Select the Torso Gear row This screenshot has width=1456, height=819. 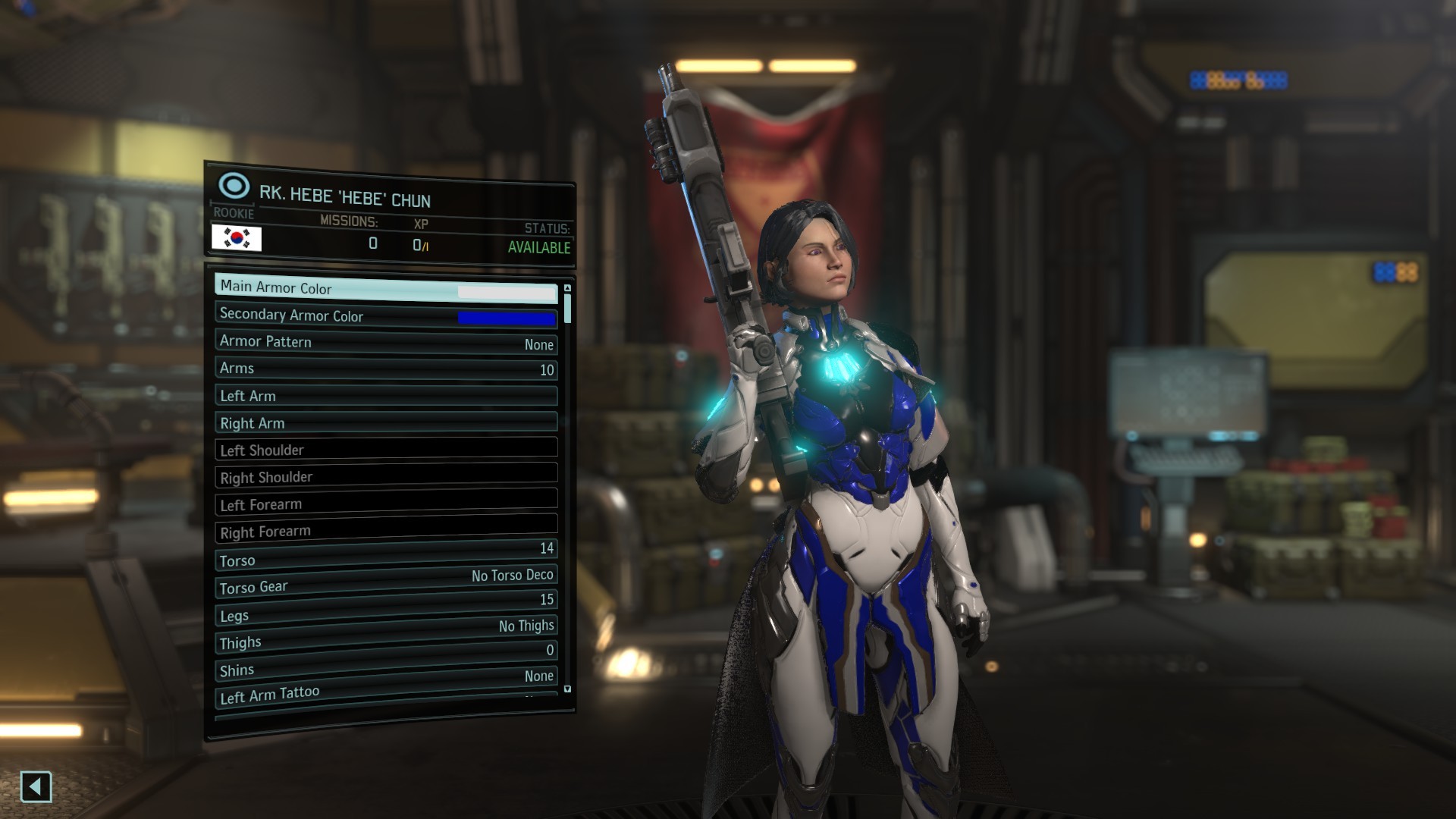point(386,582)
